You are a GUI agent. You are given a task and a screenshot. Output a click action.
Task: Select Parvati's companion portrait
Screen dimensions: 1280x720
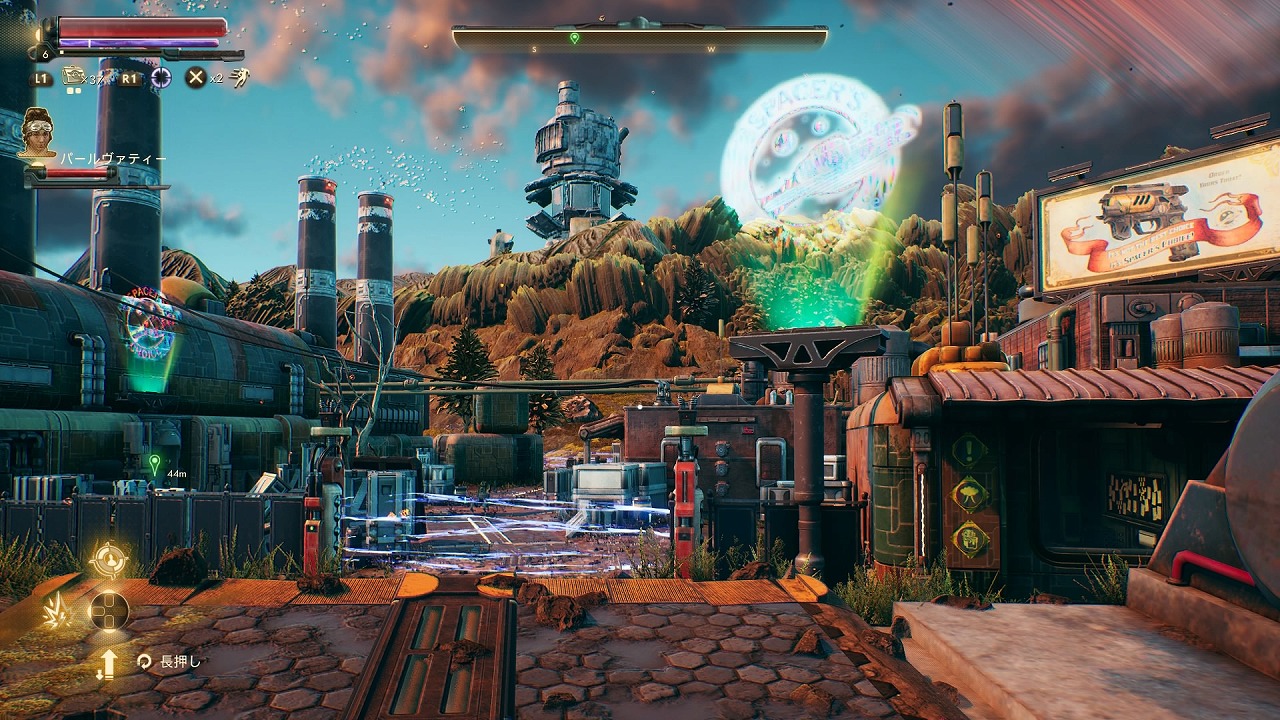click(38, 133)
